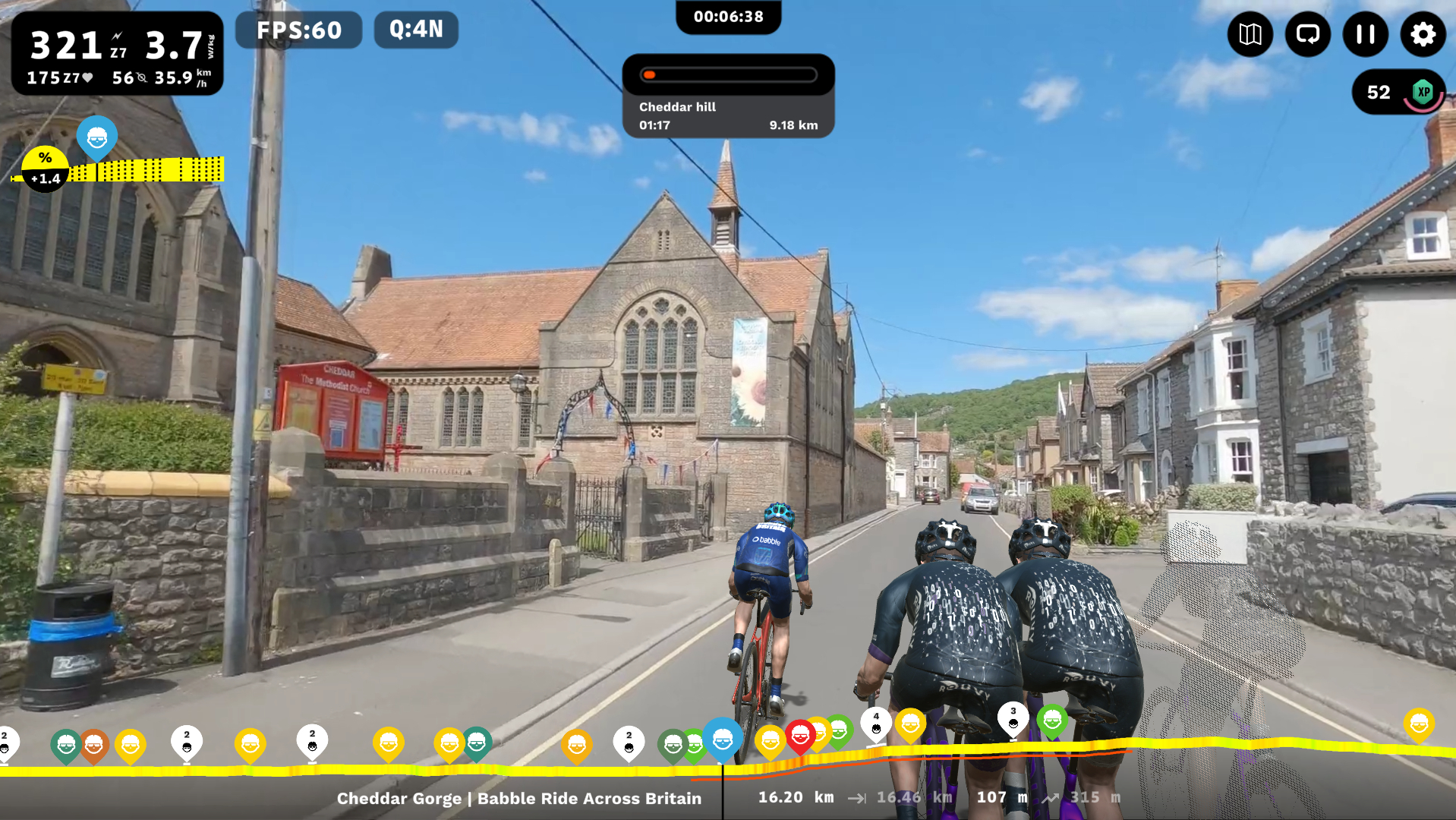
Task: Open the chat message button
Action: pos(1307,34)
